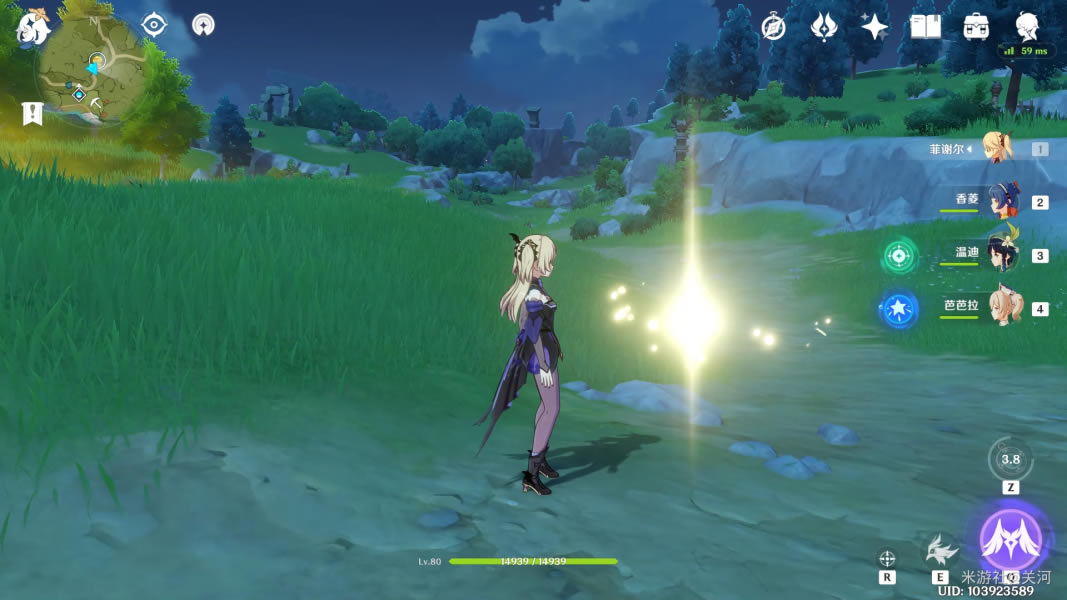1067x600 pixels.
Task: Open the inventory bag
Action: [x=976, y=27]
